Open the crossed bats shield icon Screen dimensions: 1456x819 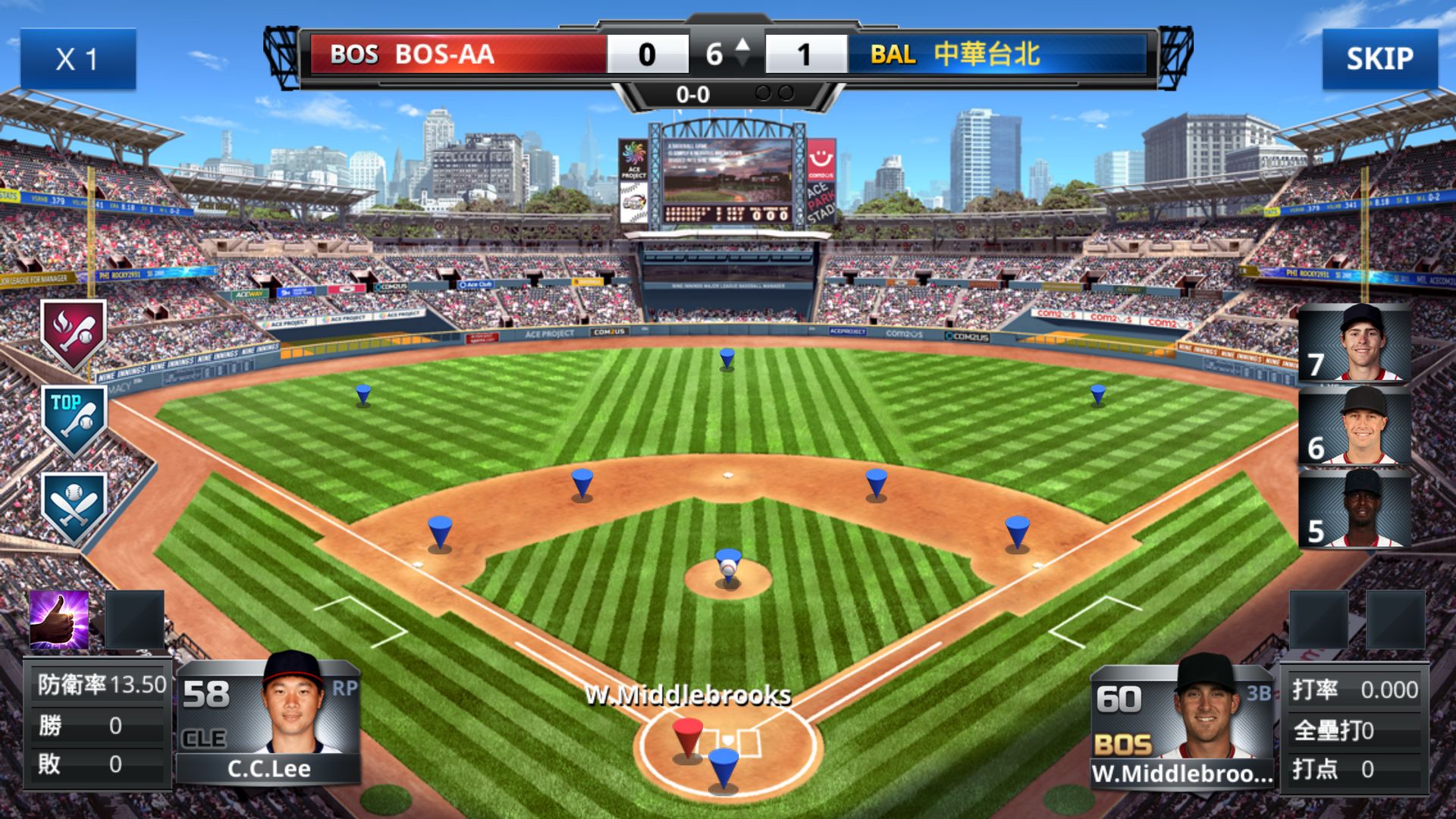tap(74, 506)
